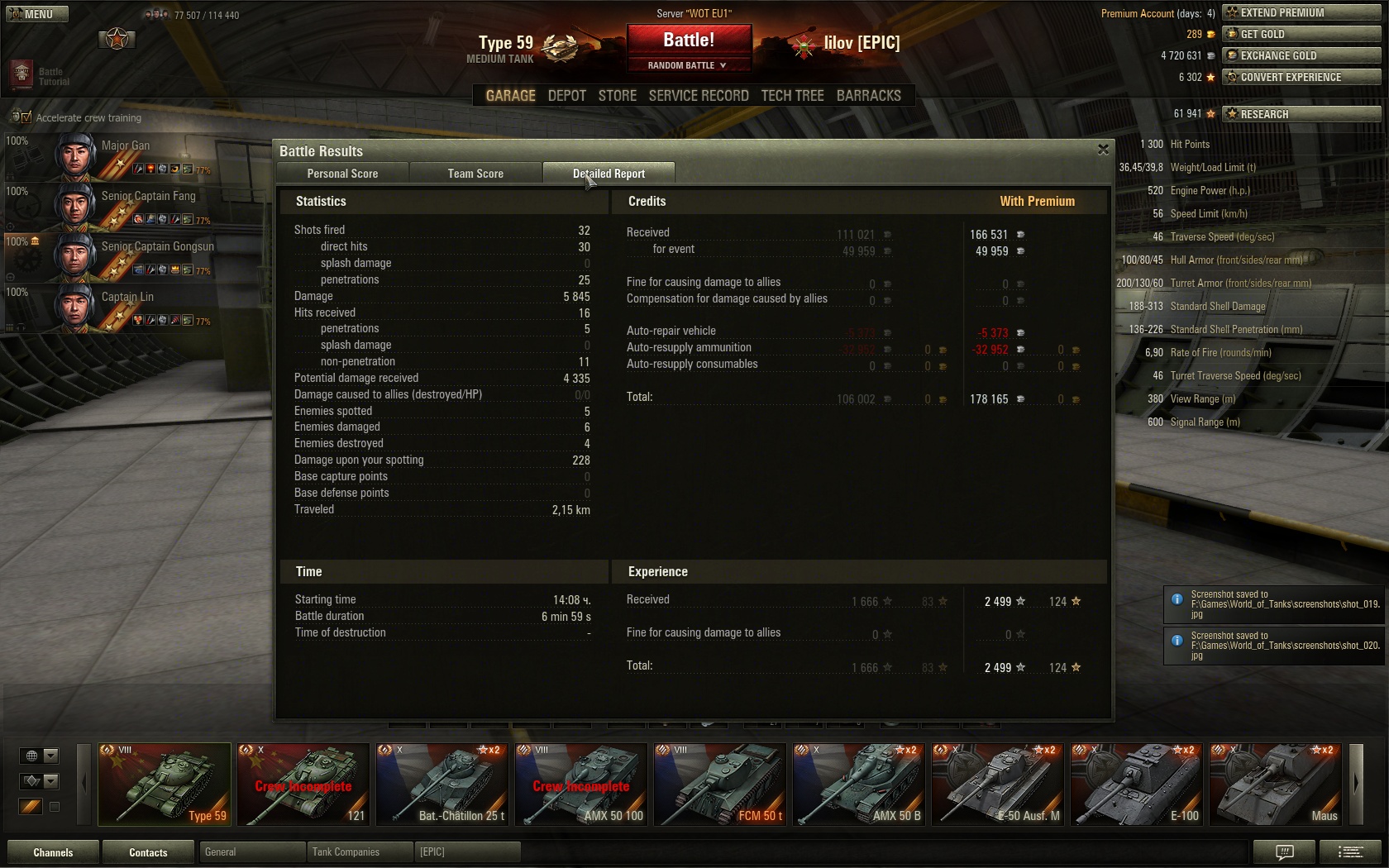Open Research for the selected tank
The height and width of the screenshot is (868, 1389).
(x=1301, y=114)
